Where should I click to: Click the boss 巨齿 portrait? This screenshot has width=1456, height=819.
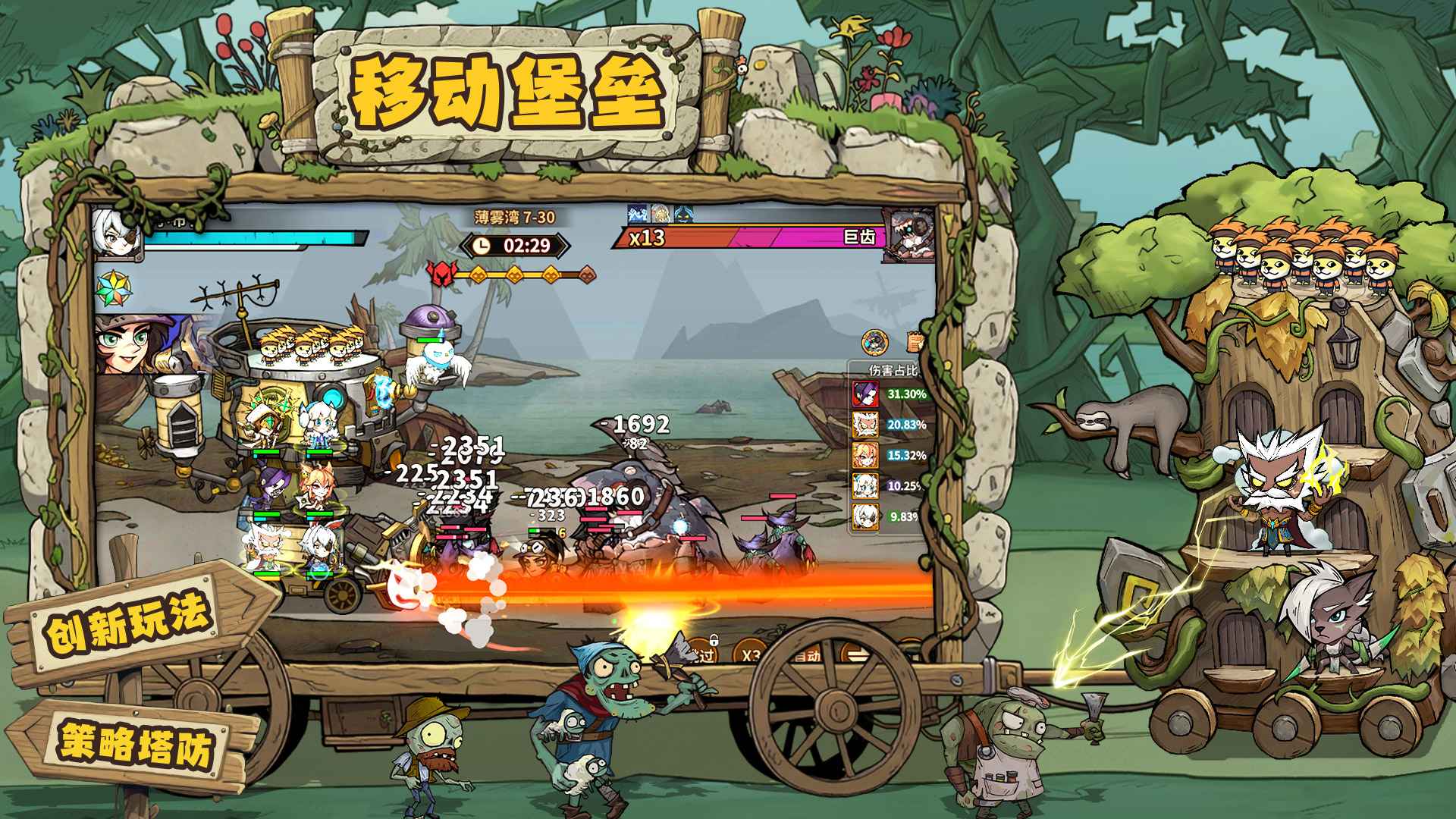(x=910, y=235)
